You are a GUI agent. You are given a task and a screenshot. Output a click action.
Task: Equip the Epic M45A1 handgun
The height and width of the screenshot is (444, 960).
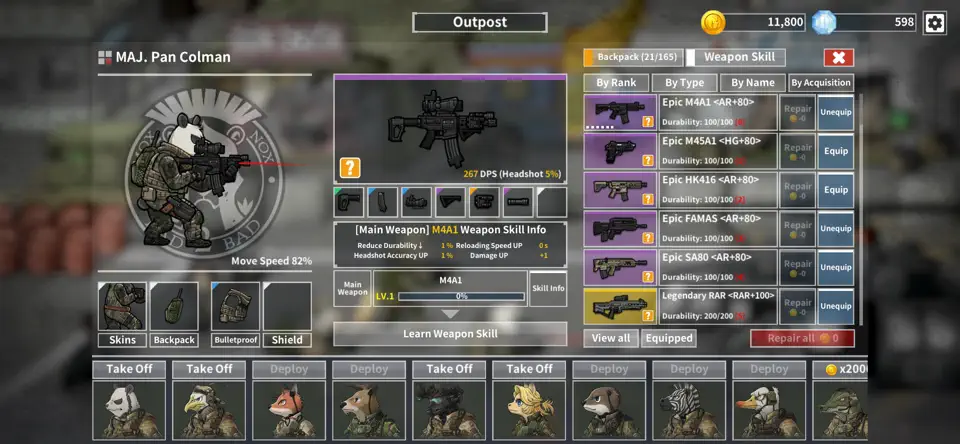click(835, 151)
